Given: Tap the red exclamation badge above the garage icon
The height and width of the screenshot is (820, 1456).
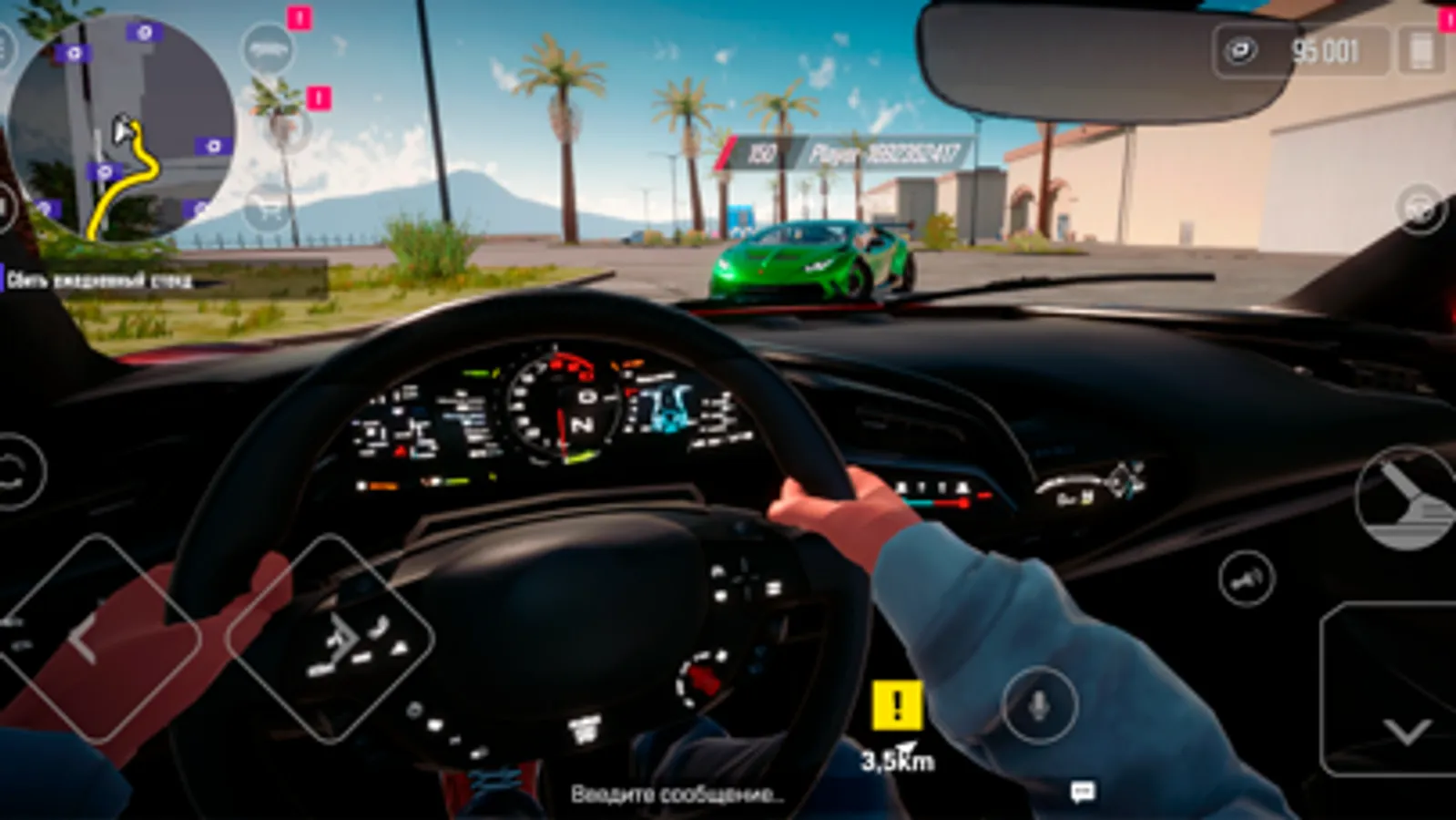Looking at the screenshot, I should tap(299, 16).
